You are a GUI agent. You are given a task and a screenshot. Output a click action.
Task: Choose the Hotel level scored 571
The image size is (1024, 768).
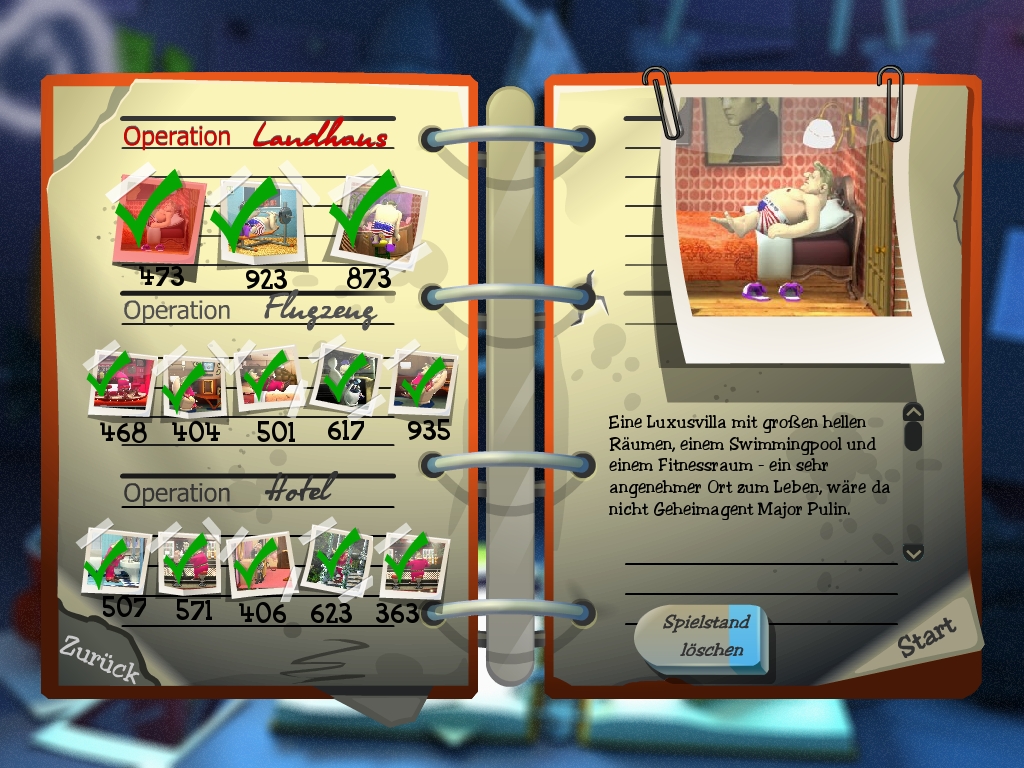189,562
